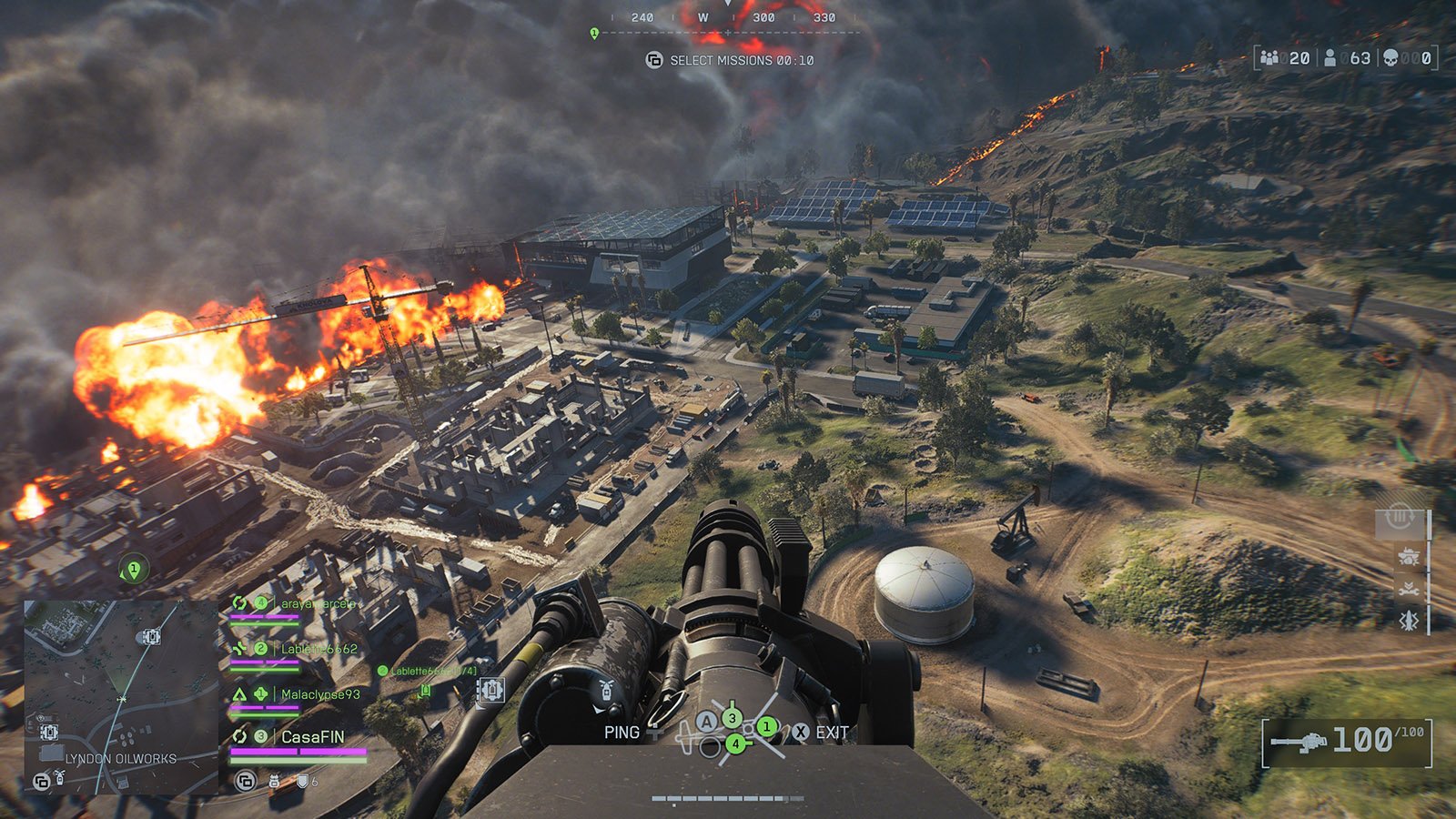Screen dimensions: 1456x819
Task: Choose seat 4 in the helicopter seat diagram
Action: pyautogui.click(x=735, y=744)
